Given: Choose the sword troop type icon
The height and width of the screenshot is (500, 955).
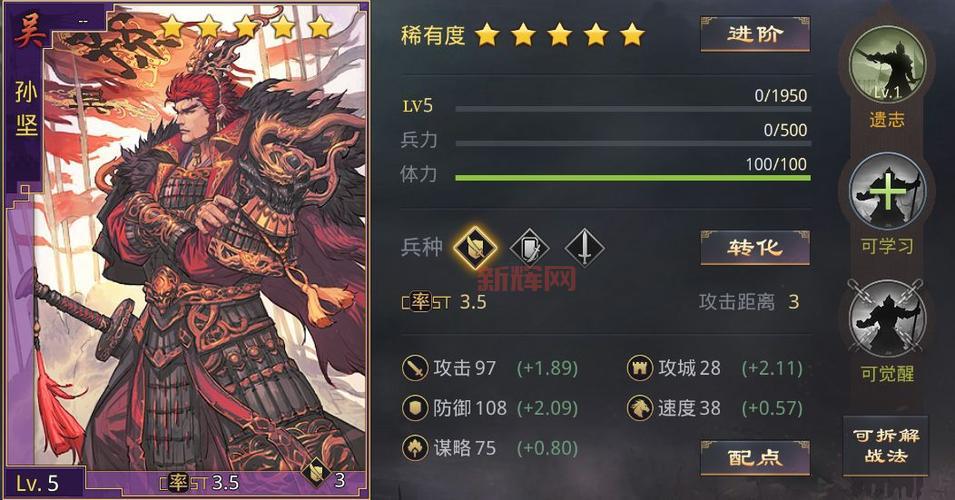Looking at the screenshot, I should click(x=585, y=247).
